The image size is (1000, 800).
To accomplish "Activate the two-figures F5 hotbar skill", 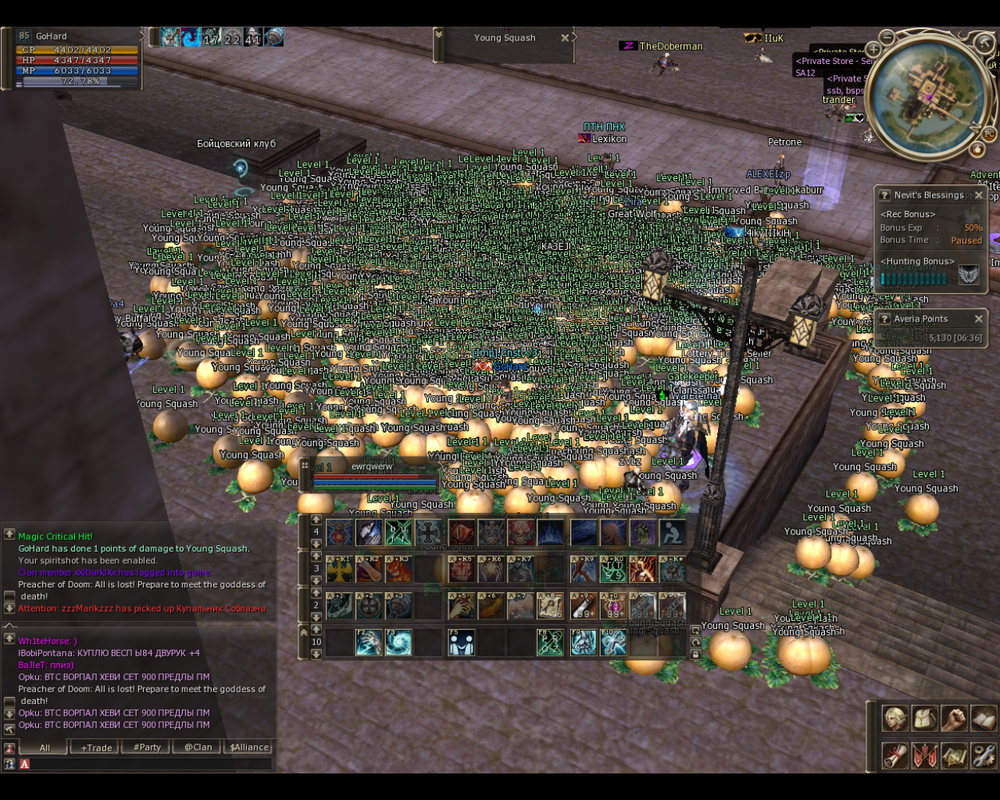I will click(x=461, y=642).
